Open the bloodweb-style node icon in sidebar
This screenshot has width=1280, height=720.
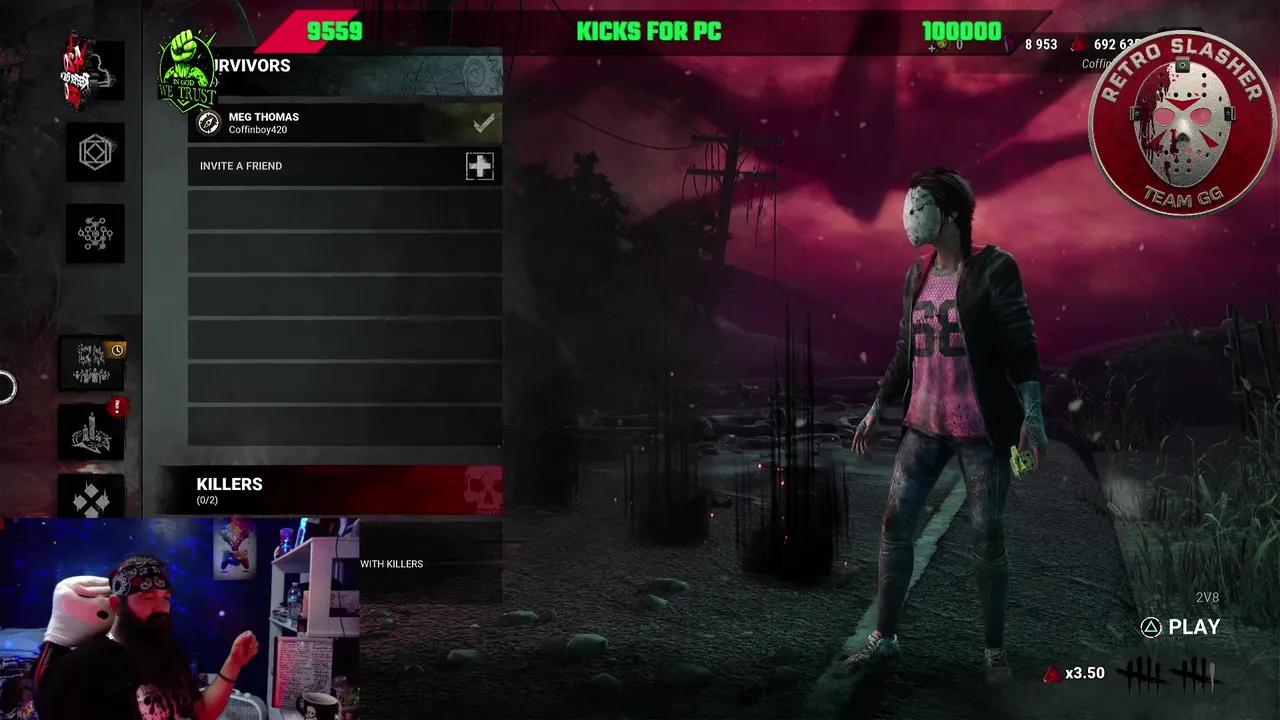pos(95,232)
